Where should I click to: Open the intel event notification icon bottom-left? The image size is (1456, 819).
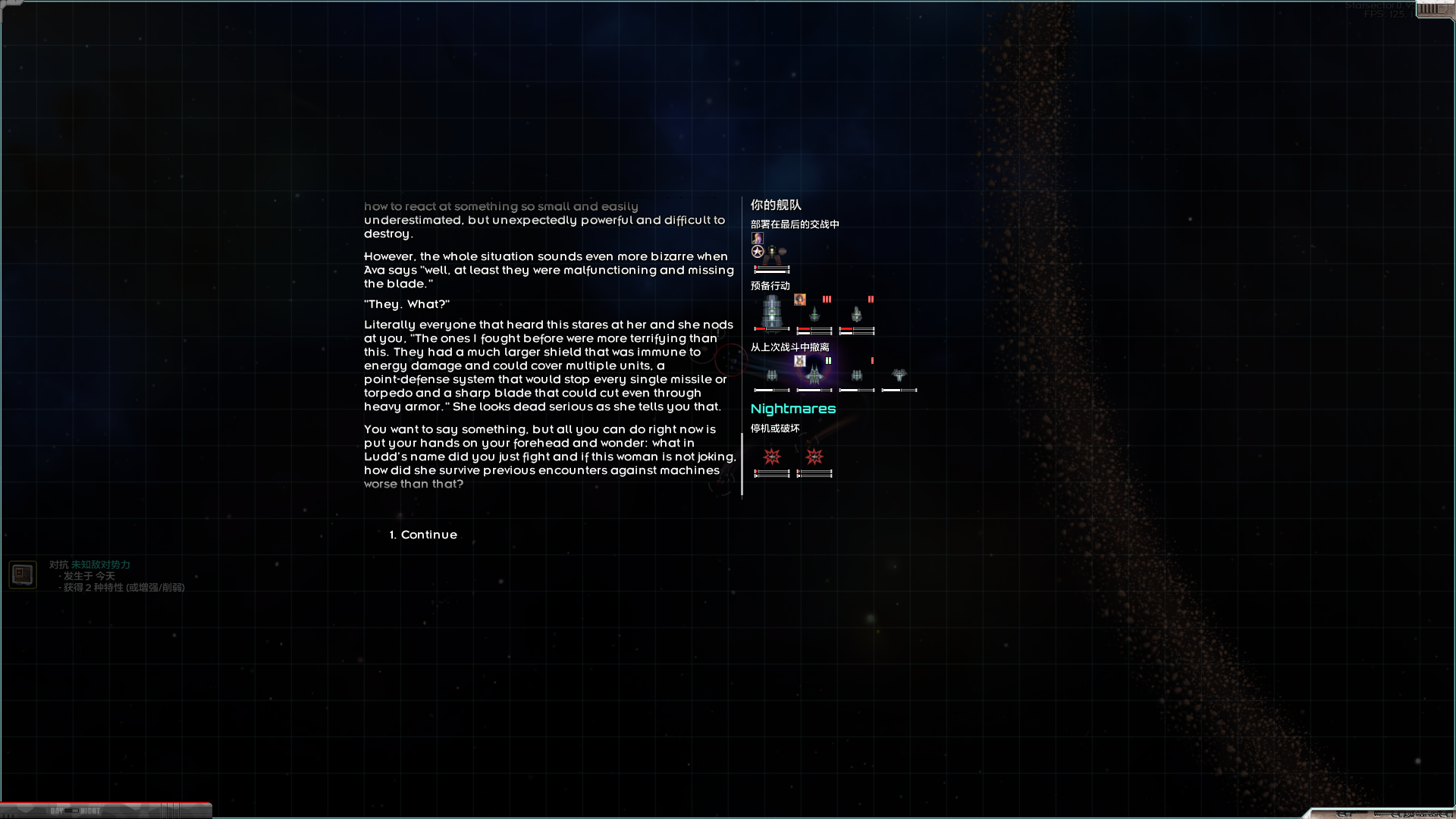(23, 574)
